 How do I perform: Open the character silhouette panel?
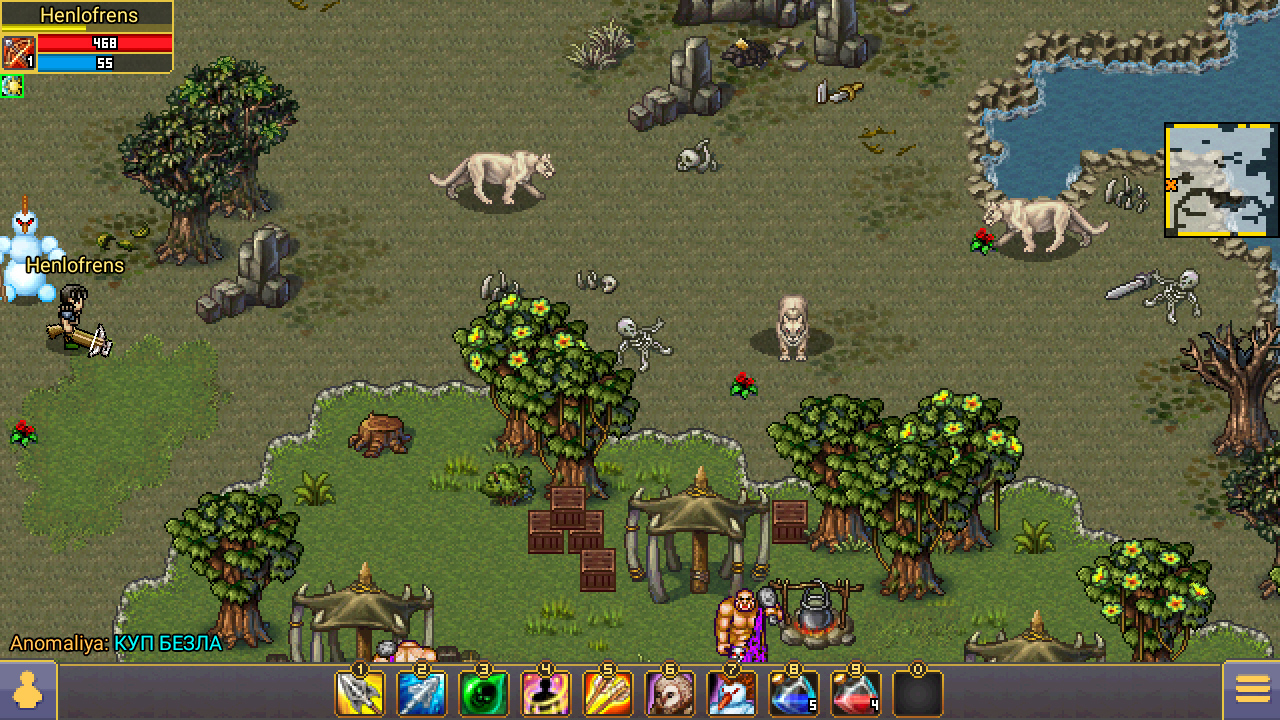(28, 691)
